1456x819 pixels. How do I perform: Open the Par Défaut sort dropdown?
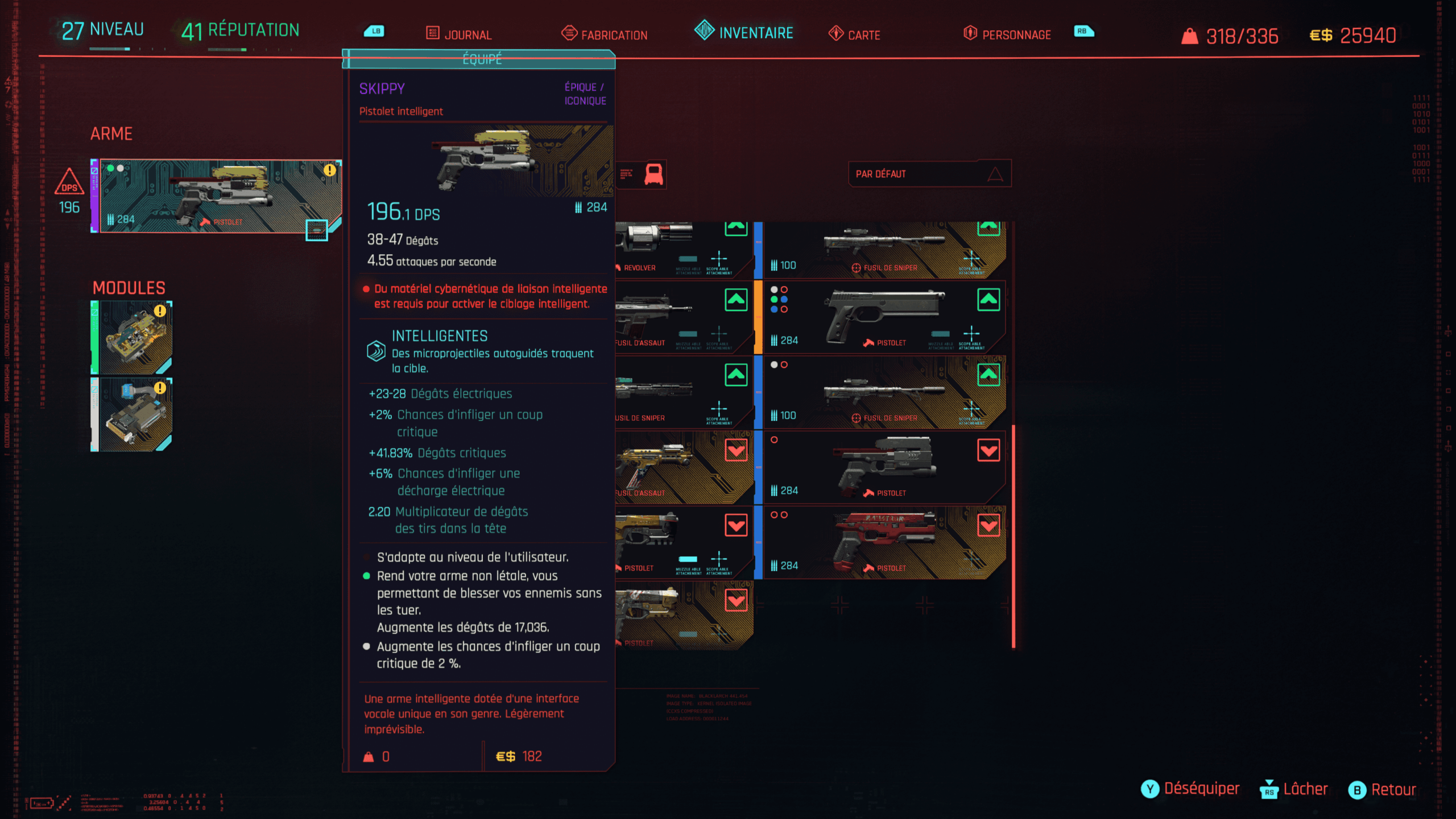click(929, 174)
